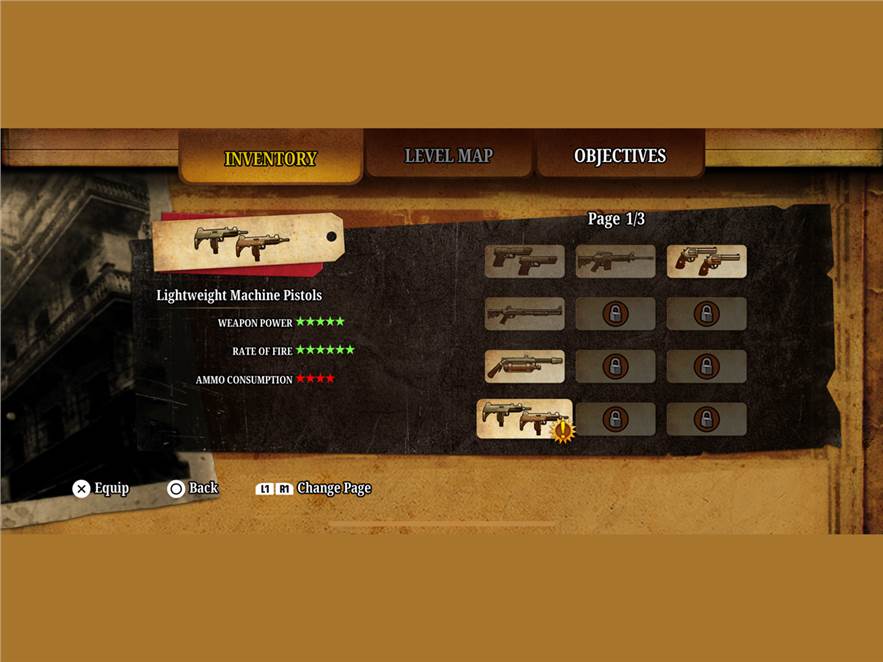Click Change Page to flip inventory pages

pos(313,488)
